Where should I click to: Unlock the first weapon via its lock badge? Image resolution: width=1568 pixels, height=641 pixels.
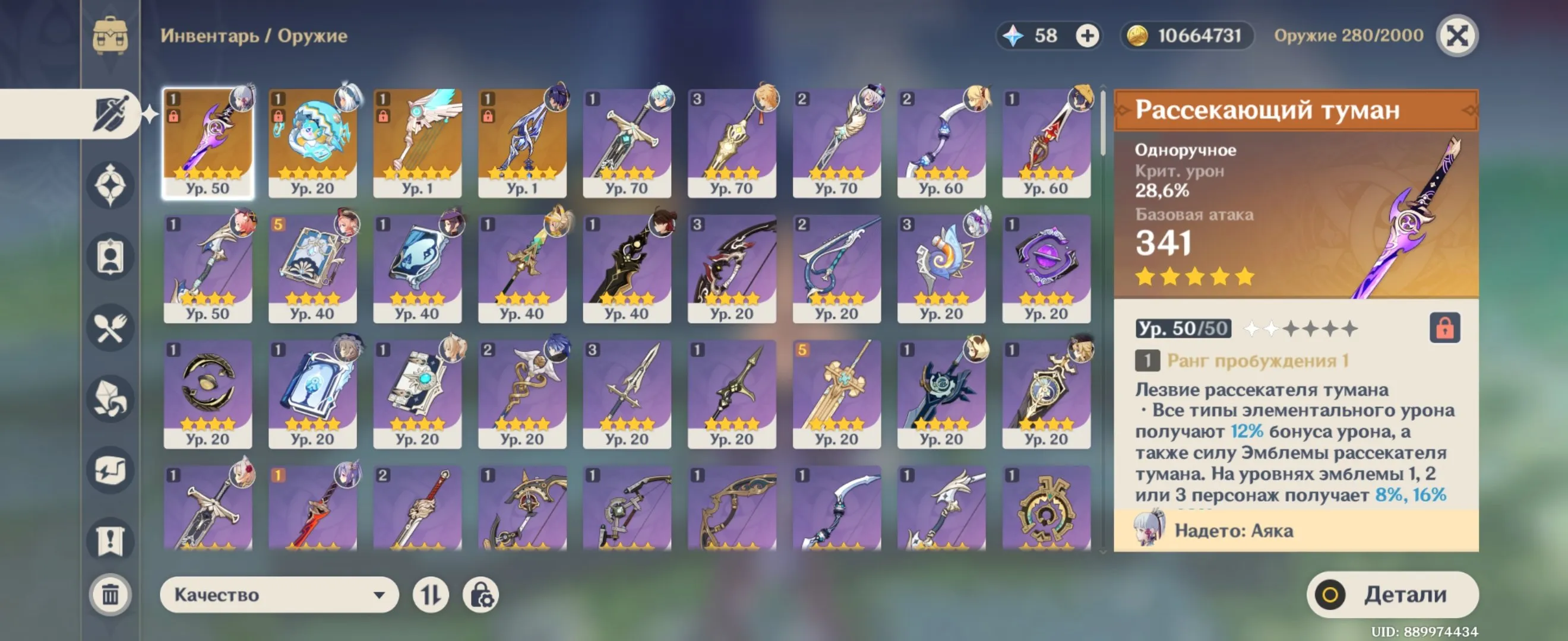175,118
